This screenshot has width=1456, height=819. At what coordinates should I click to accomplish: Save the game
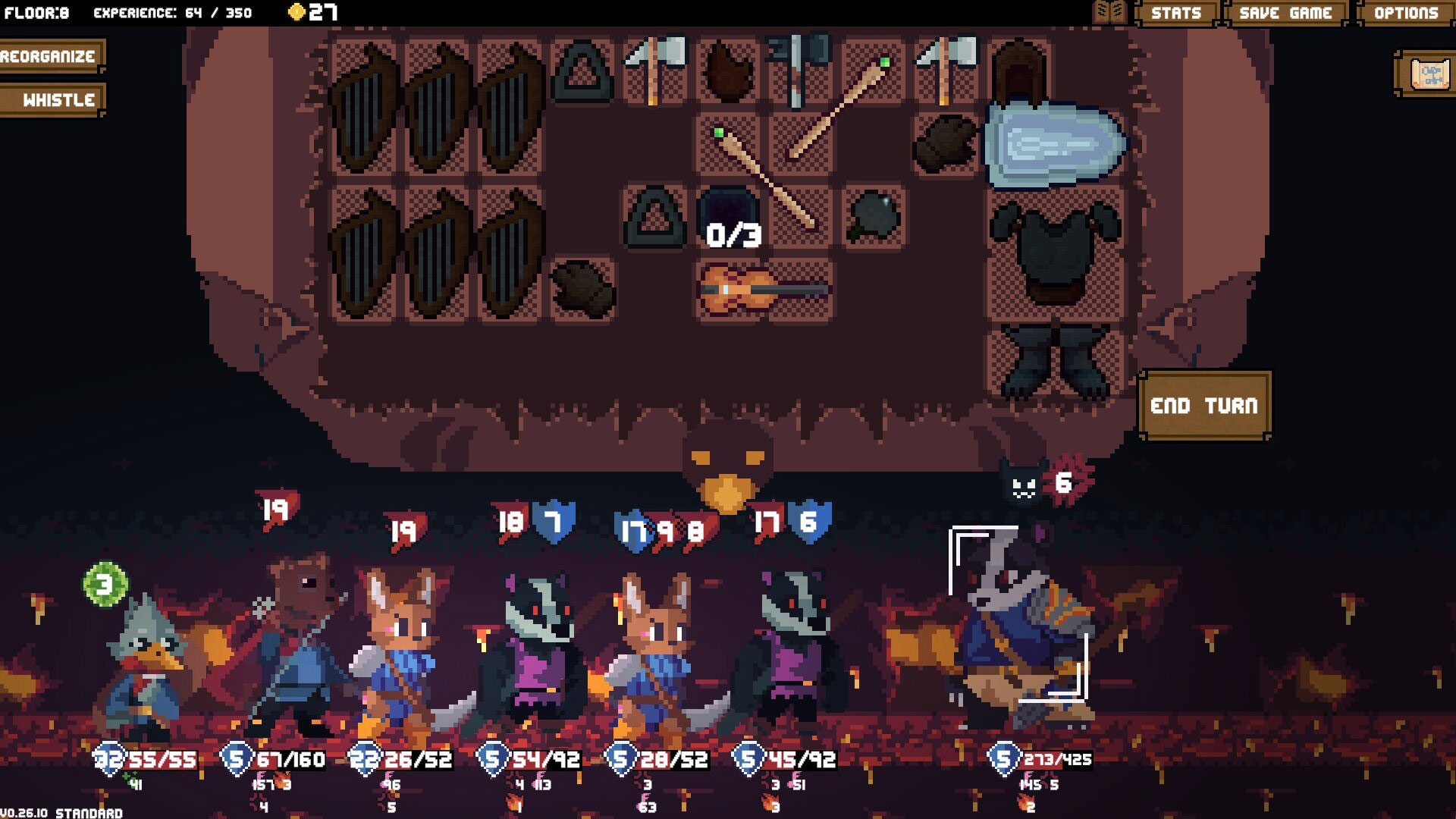[x=1285, y=13]
